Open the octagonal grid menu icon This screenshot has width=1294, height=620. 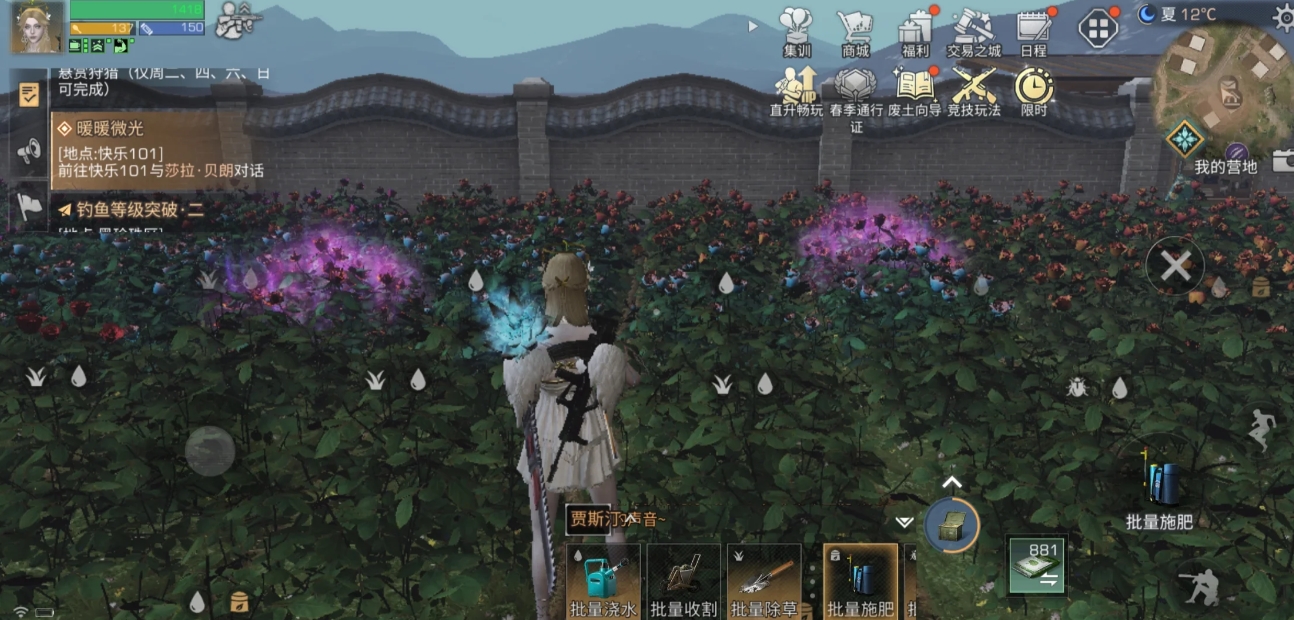click(x=1098, y=27)
